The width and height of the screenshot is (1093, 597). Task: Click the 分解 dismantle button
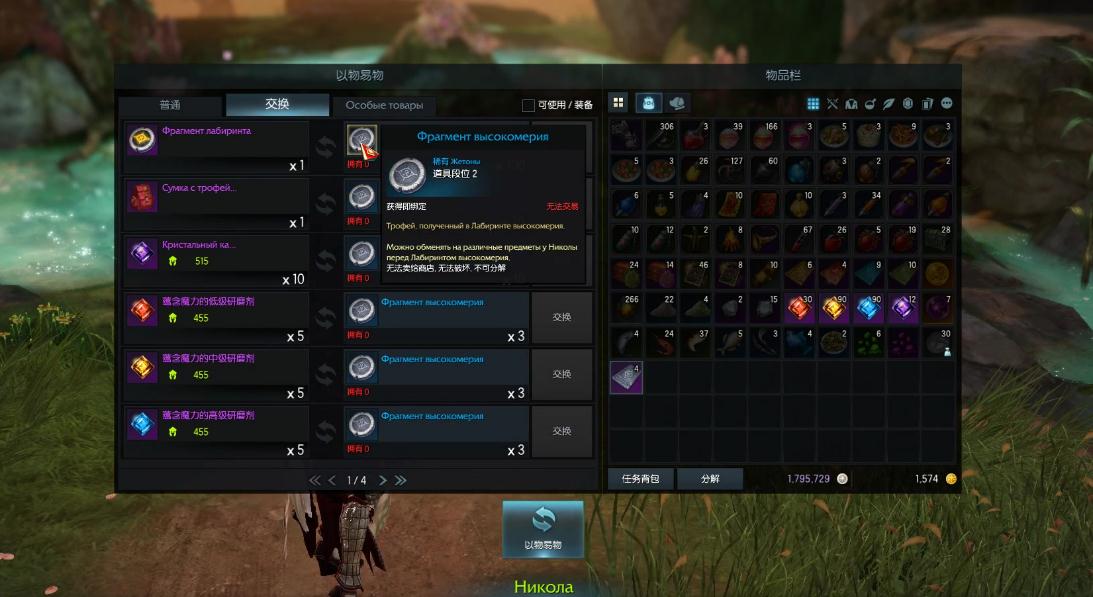pos(710,479)
